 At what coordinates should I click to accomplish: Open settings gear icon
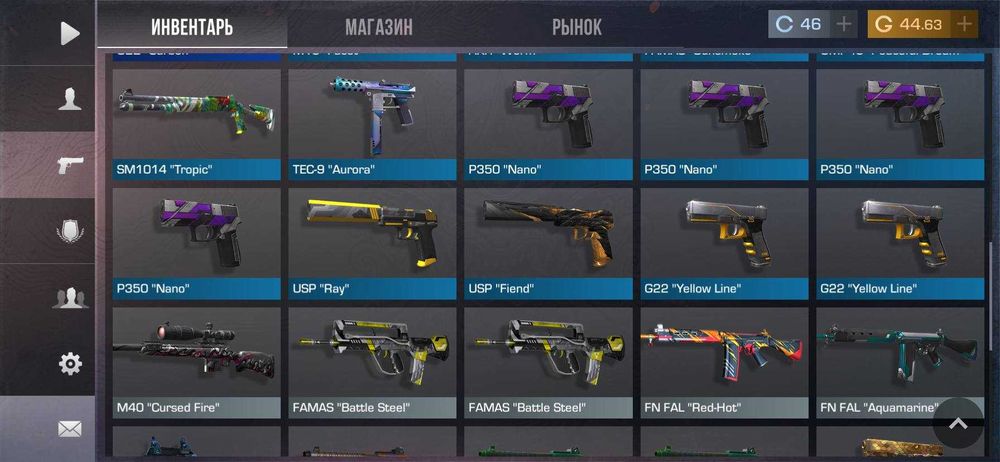(69, 364)
